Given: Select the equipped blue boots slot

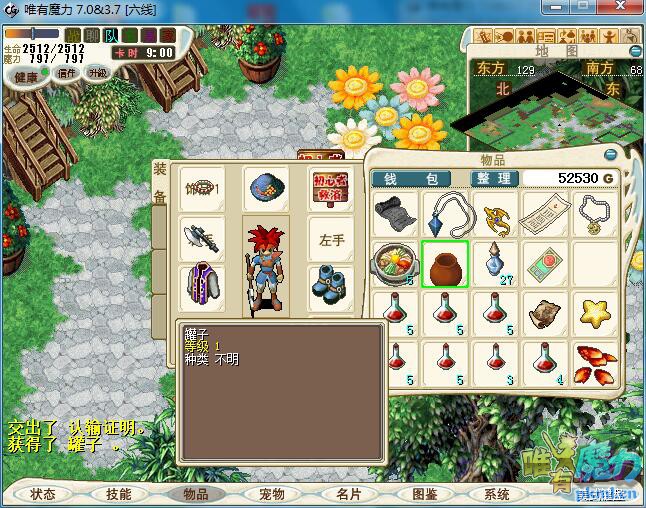Looking at the screenshot, I should tap(329, 283).
